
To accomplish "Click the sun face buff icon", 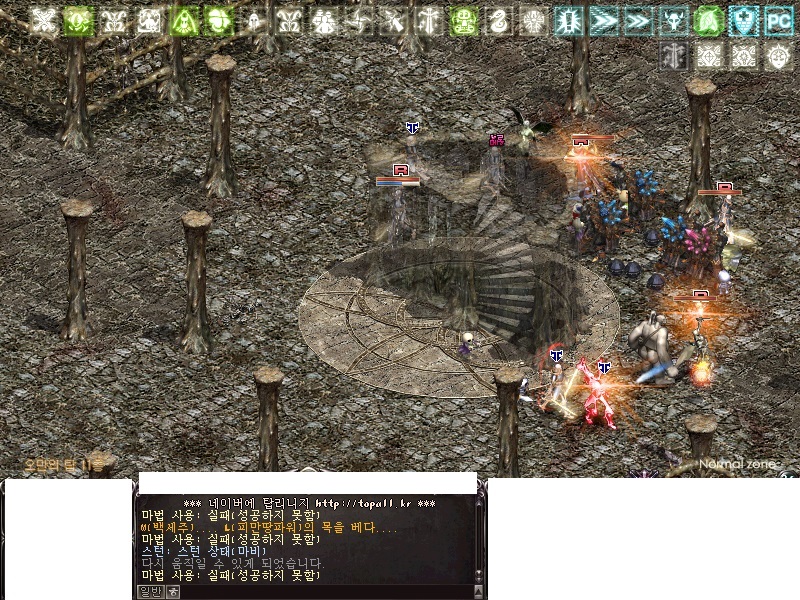I will 779,56.
